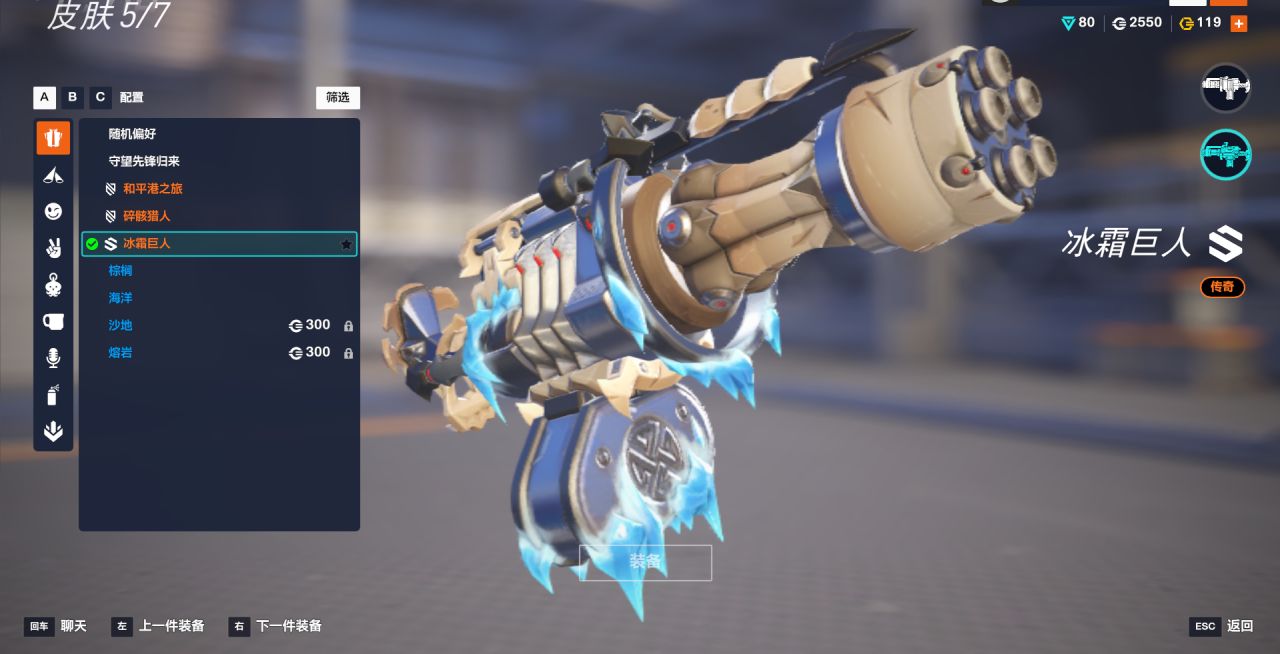Switch to loadout A tab
This screenshot has width=1280, height=654.
(x=44, y=97)
